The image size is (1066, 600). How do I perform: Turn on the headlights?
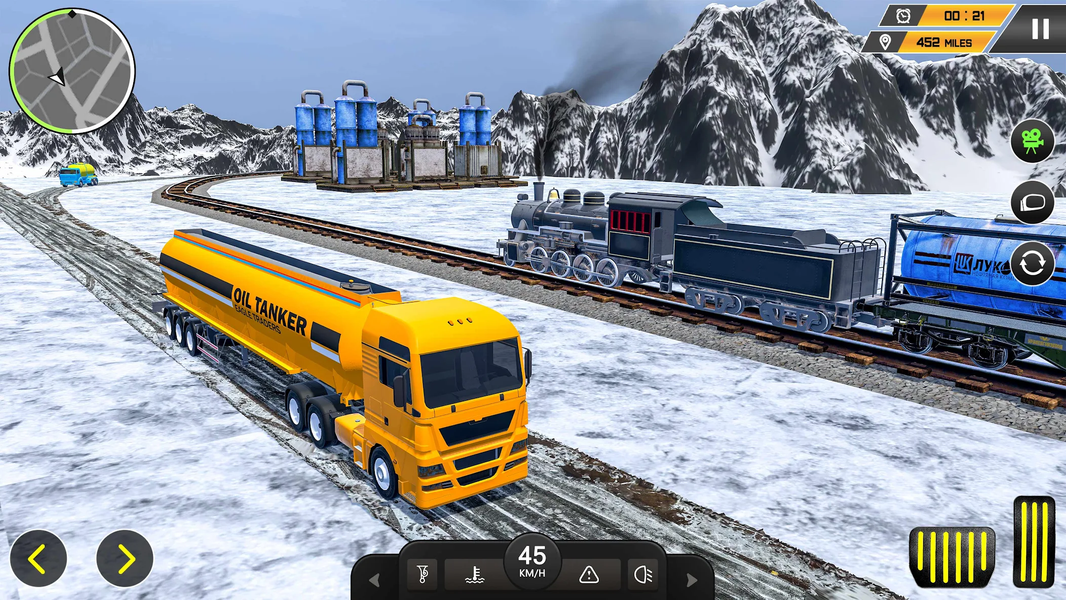642,574
